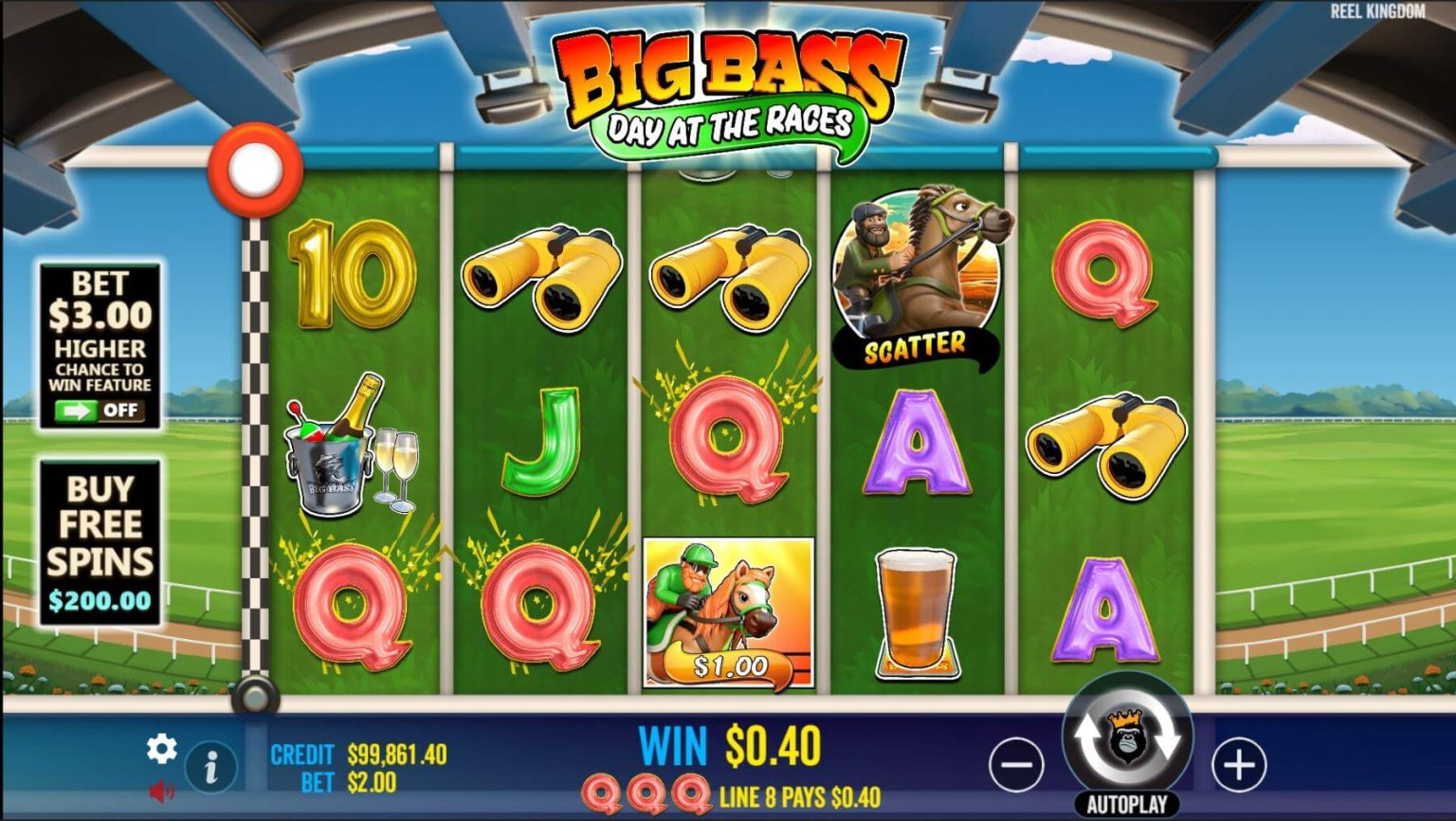Show the game info paytable

pyautogui.click(x=210, y=766)
